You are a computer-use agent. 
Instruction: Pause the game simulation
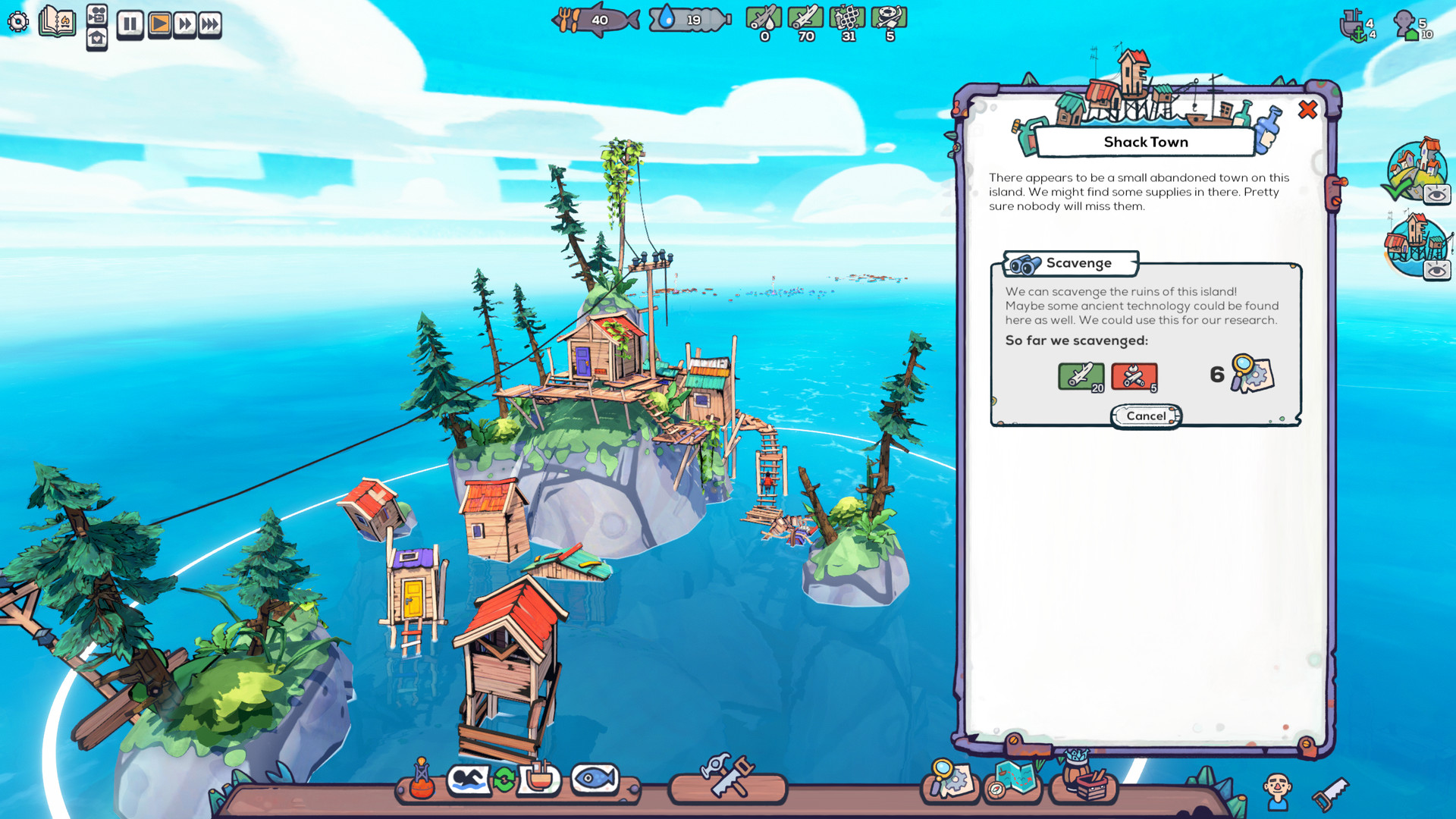[129, 24]
